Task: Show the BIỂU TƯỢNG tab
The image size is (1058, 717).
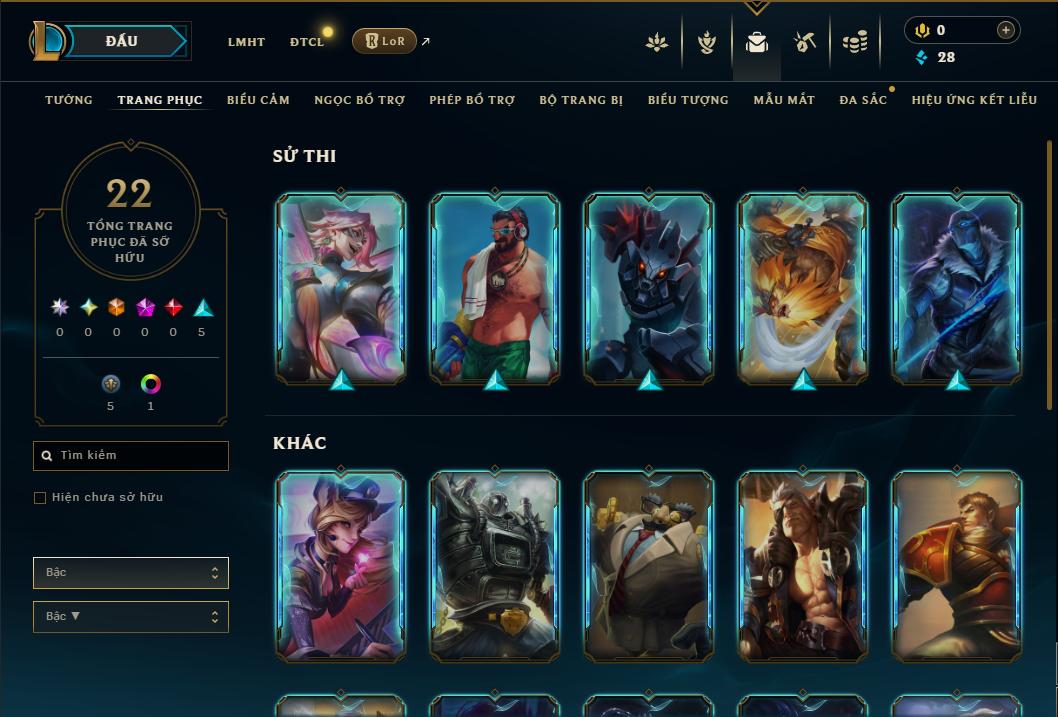Action: click(688, 100)
